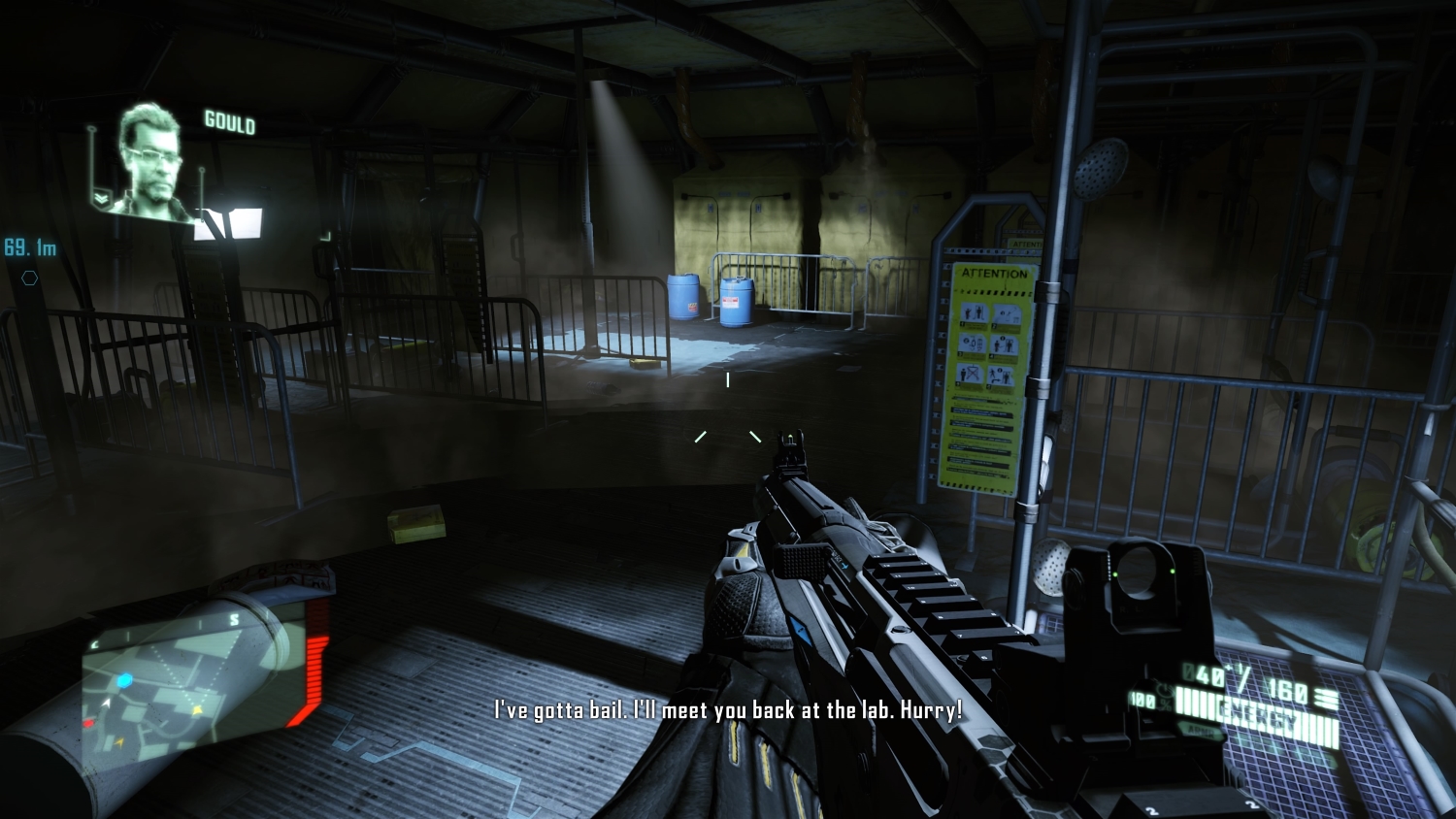Screen dimensions: 1456x819
Task: Click Gould's comms portrait
Action: tap(151, 160)
